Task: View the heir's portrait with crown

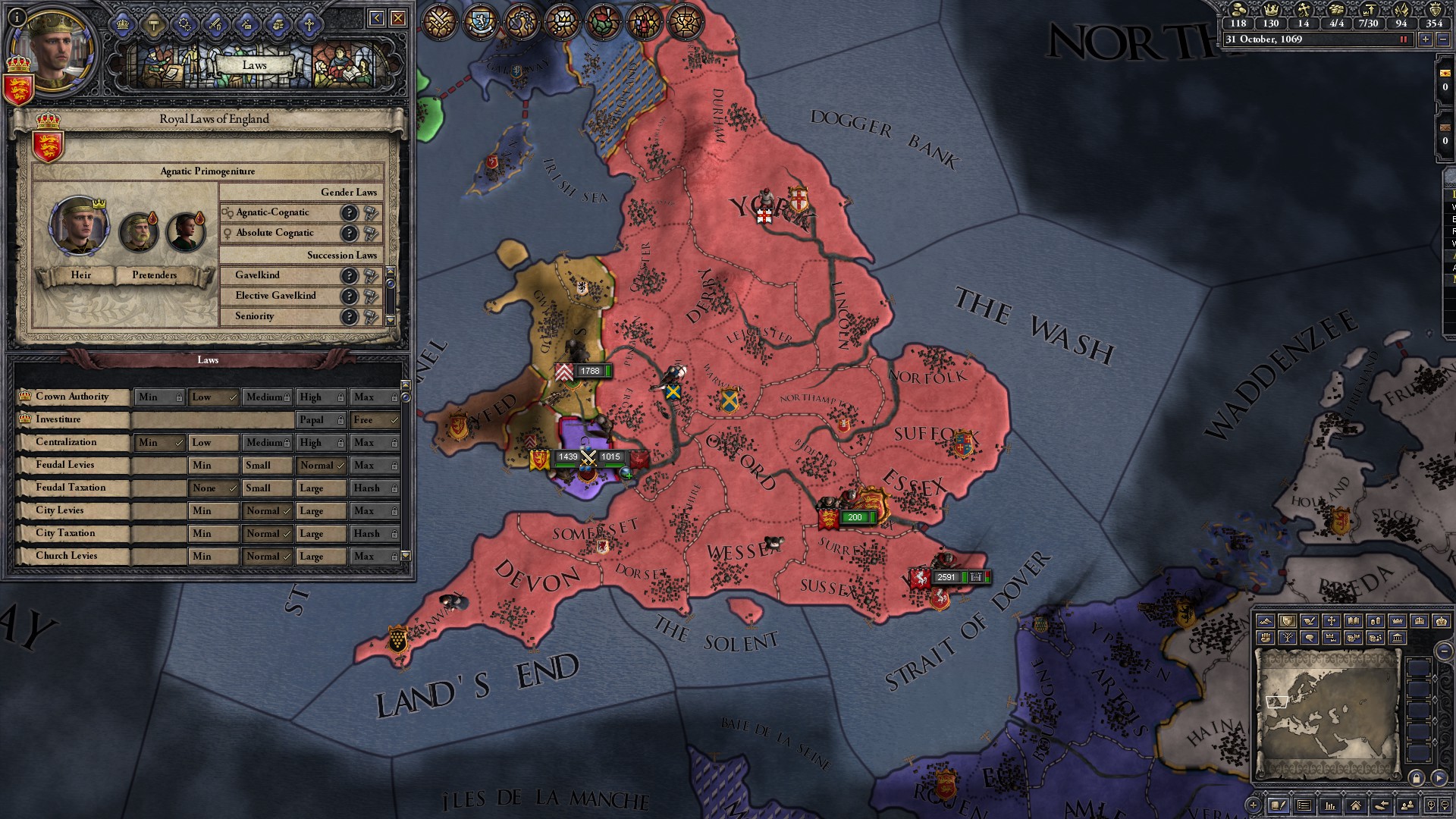Action: (x=79, y=227)
